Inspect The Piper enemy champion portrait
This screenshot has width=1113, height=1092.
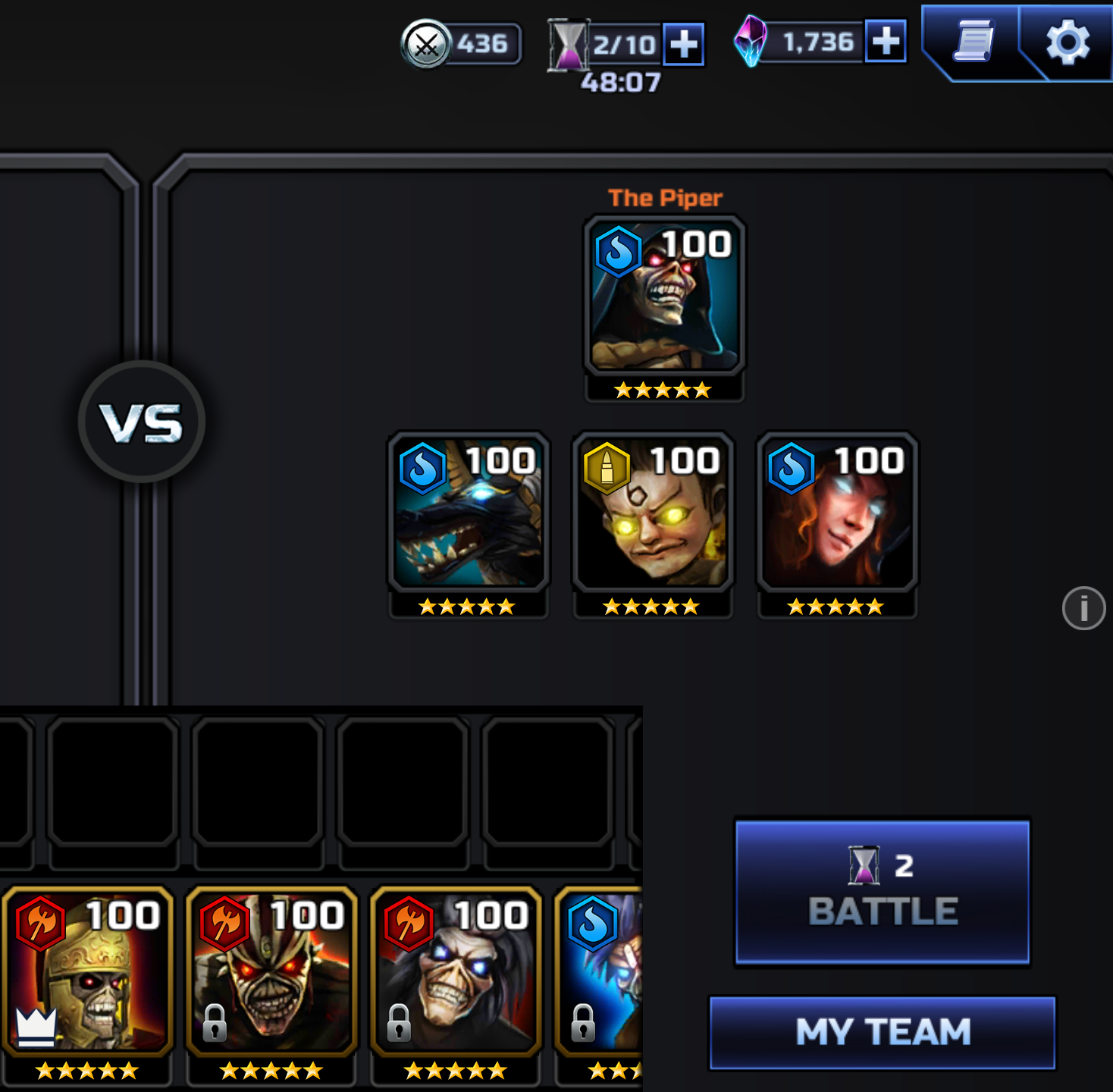664,296
